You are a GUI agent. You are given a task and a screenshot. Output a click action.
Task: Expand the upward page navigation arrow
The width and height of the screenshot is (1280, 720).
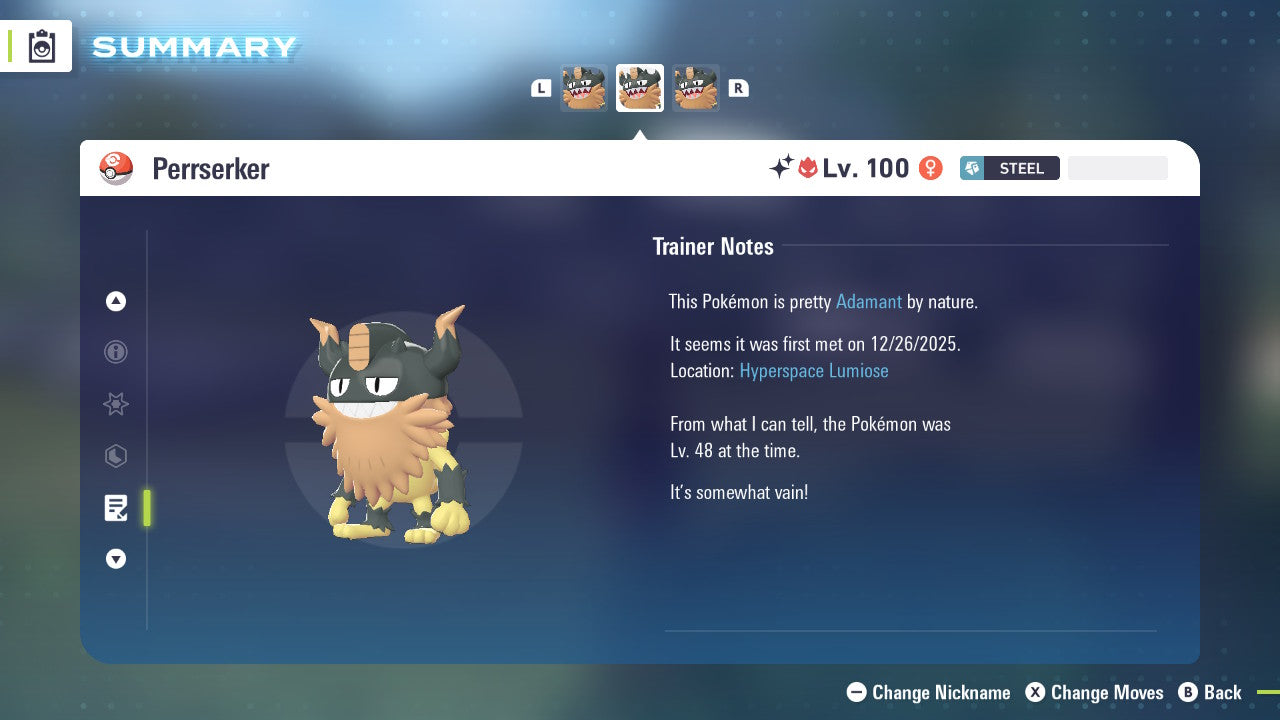point(115,301)
